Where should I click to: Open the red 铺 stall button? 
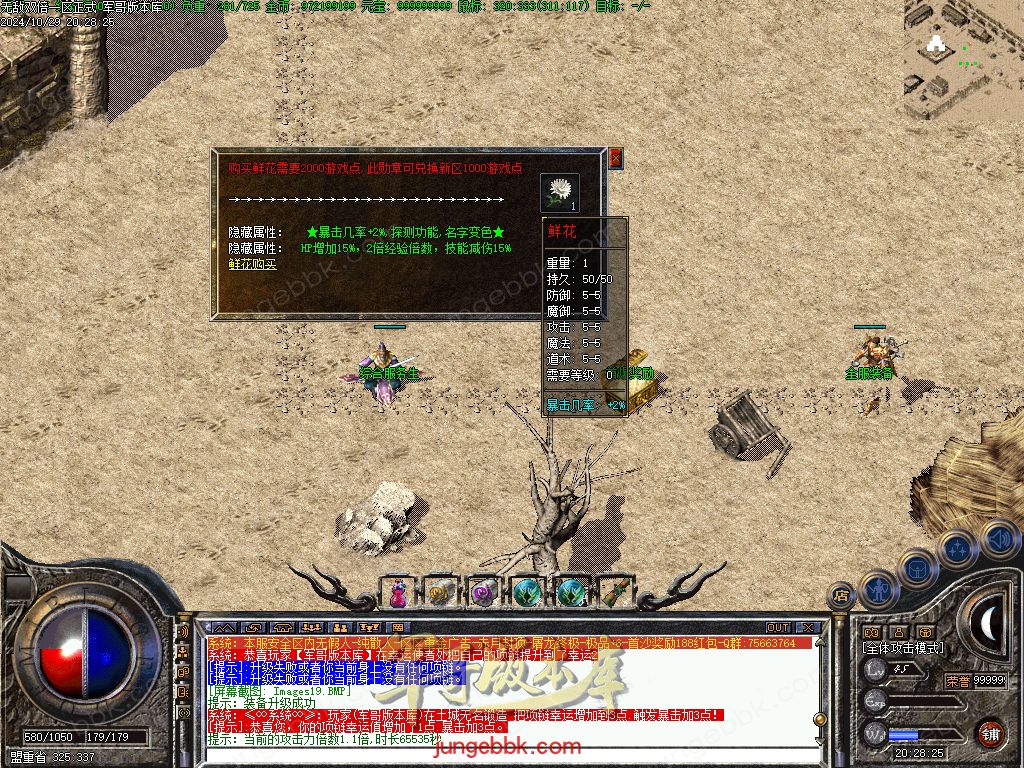click(x=990, y=733)
